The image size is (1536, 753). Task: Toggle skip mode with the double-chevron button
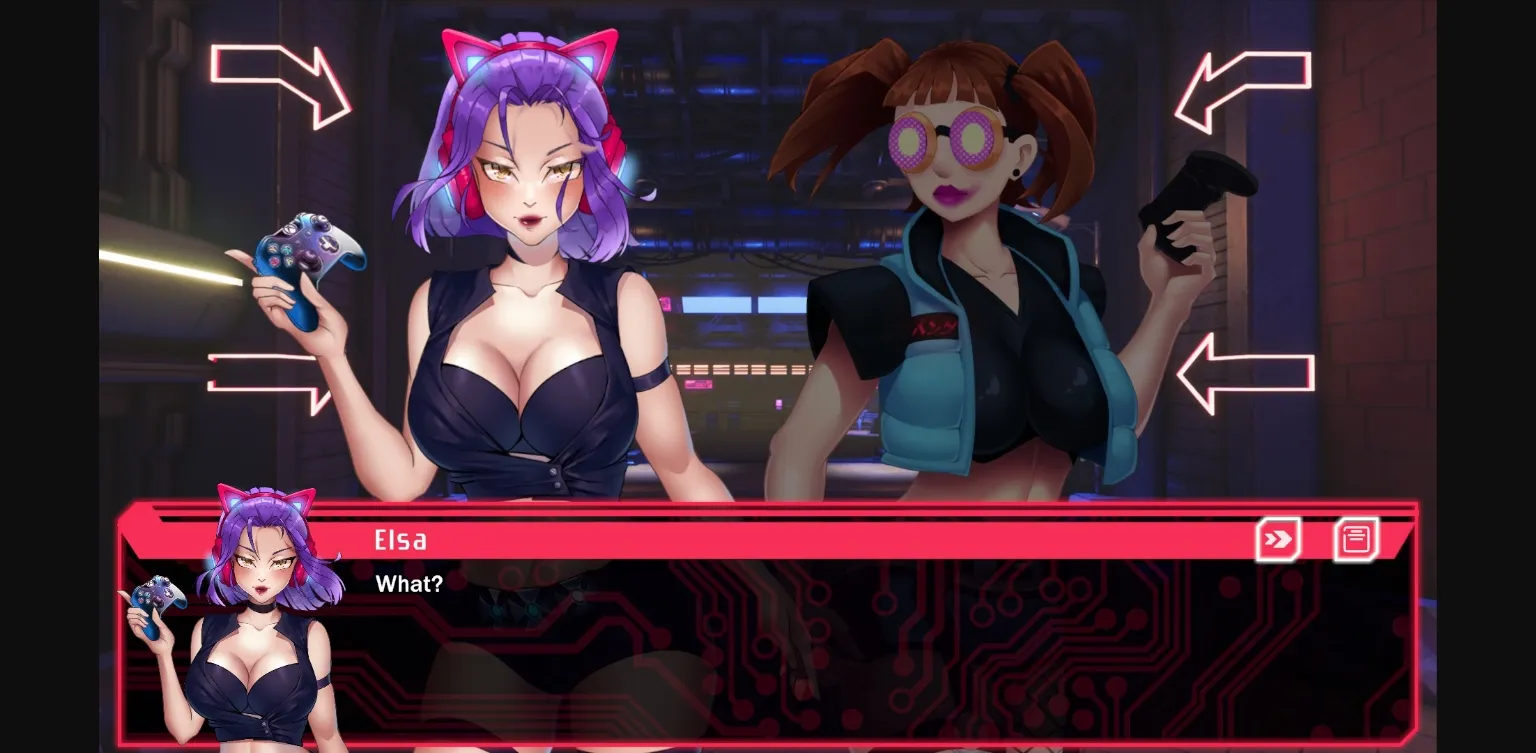pos(1277,538)
